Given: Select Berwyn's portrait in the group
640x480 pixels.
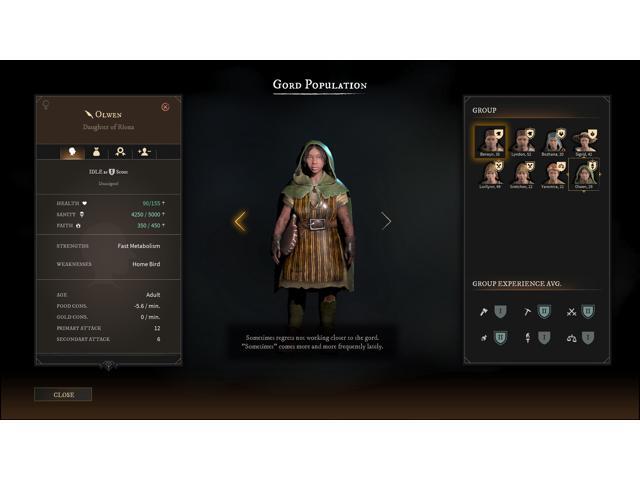Looking at the screenshot, I should 491,140.
